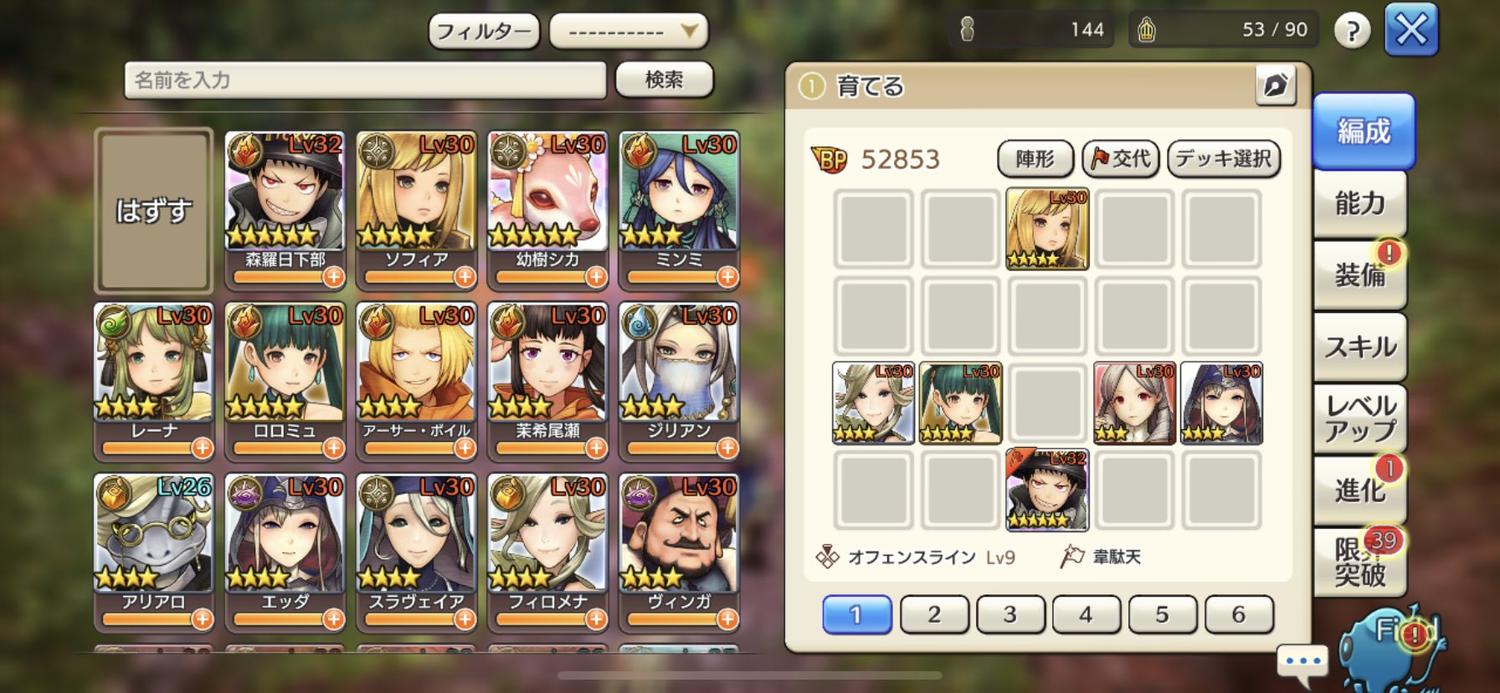Open the 陣形 formation menu
The height and width of the screenshot is (693, 1500).
pos(1035,158)
